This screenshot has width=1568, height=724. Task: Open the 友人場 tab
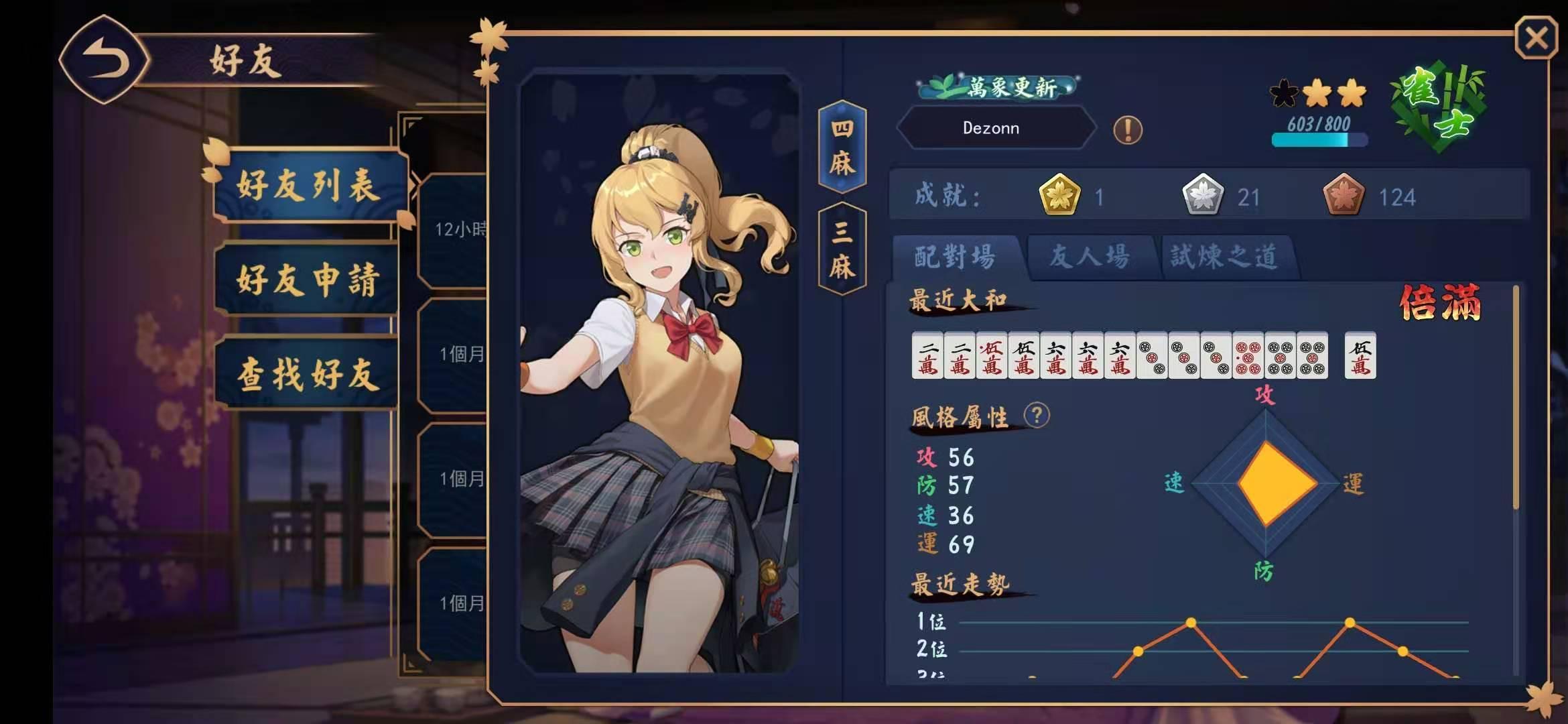click(x=1089, y=255)
